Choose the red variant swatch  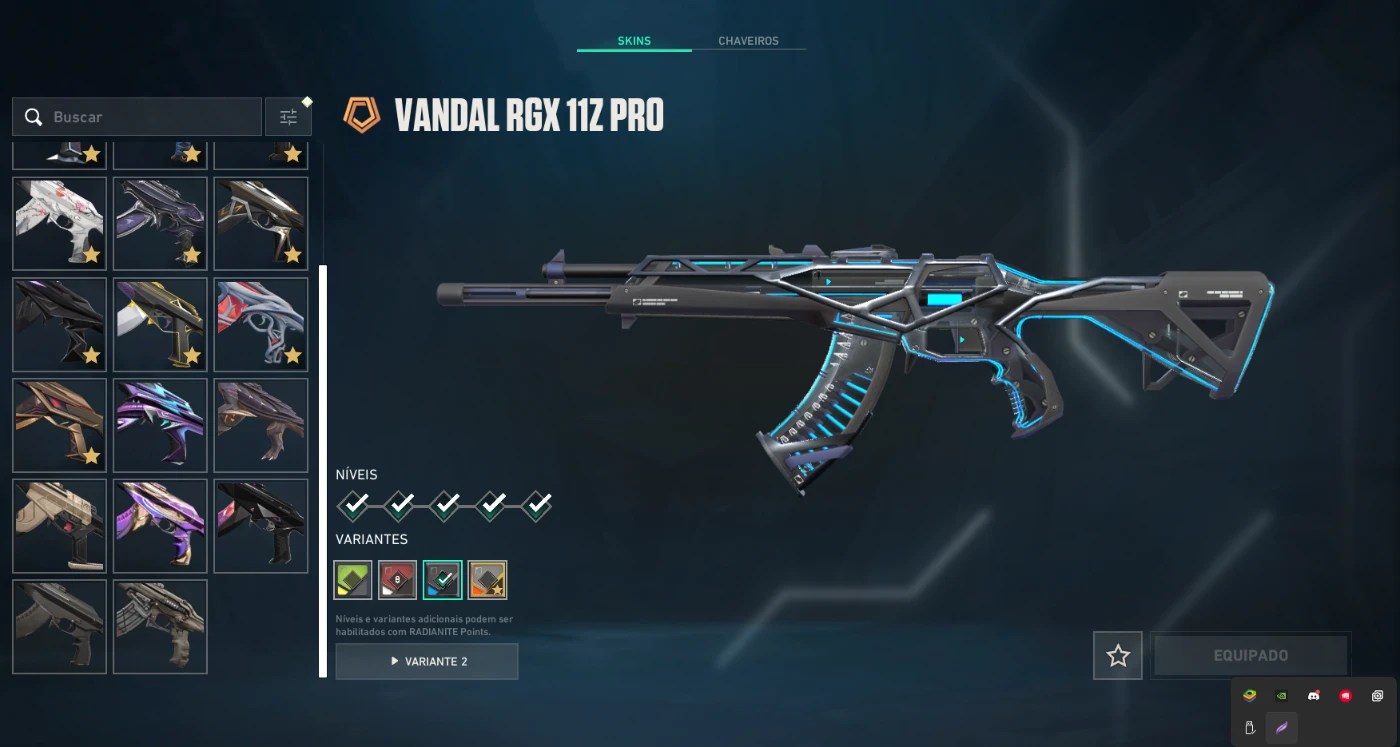(x=398, y=580)
